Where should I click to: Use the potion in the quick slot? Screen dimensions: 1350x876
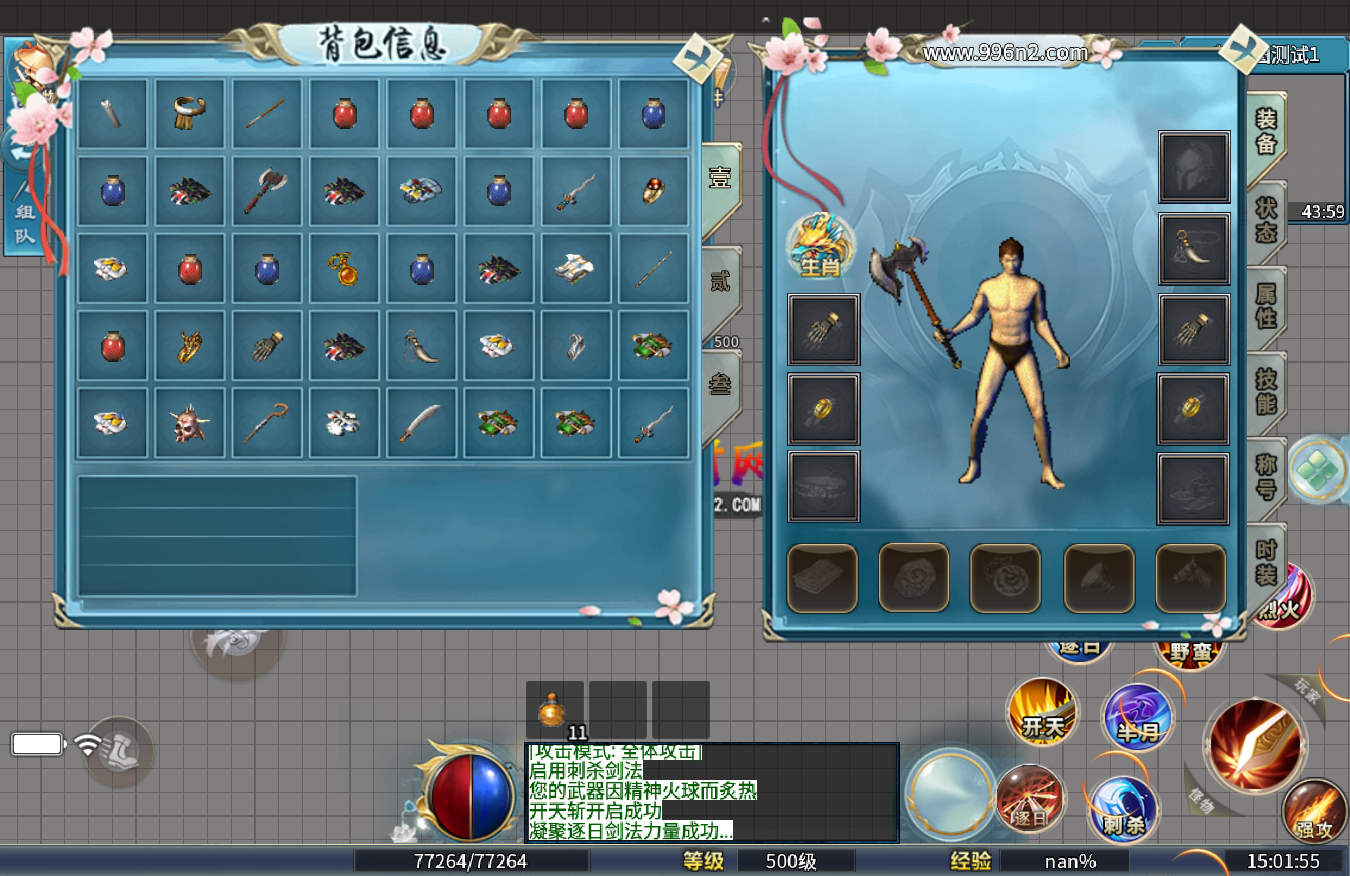[555, 710]
